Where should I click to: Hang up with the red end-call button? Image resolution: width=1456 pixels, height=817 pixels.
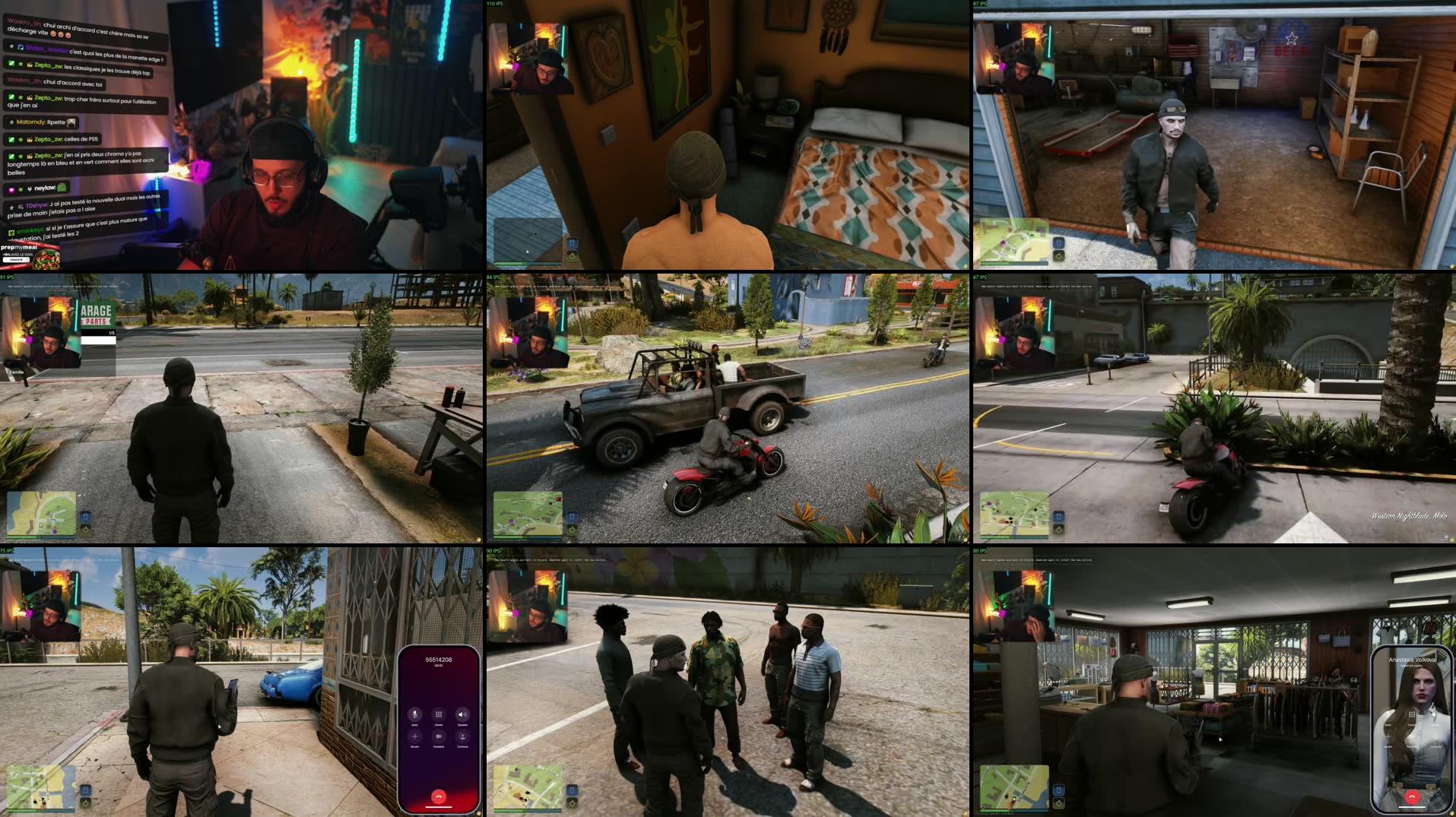point(439,796)
